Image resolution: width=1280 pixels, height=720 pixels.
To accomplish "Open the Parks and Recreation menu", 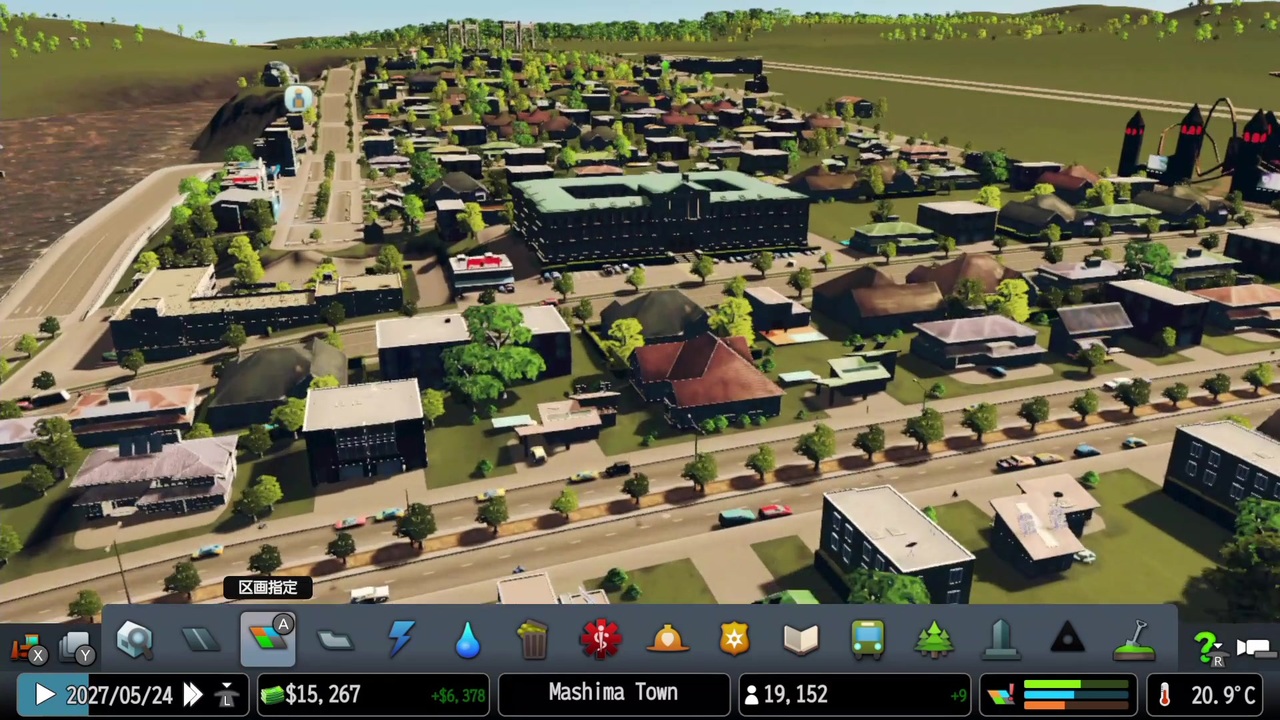I will point(934,640).
